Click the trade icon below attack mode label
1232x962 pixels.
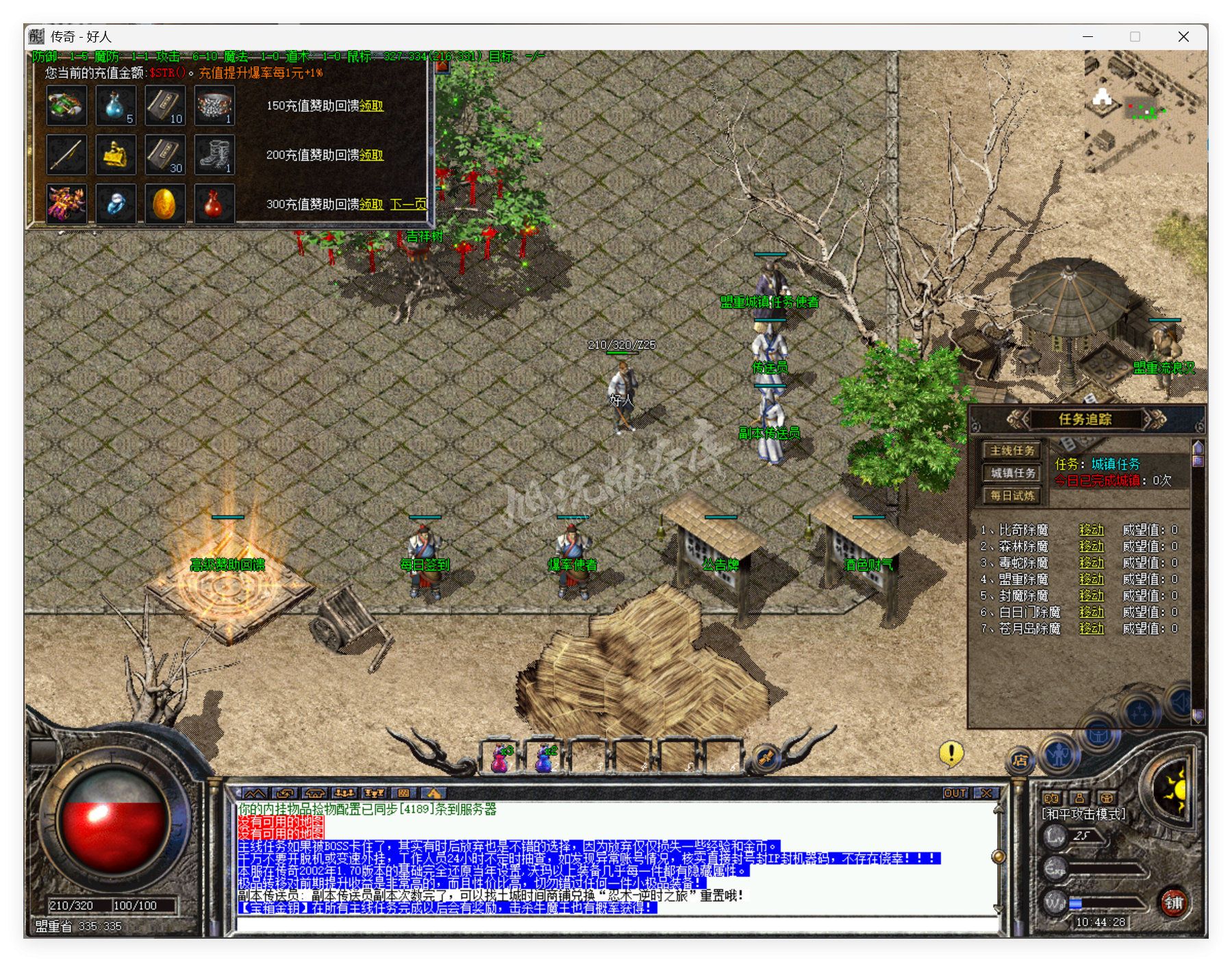tap(1107, 798)
